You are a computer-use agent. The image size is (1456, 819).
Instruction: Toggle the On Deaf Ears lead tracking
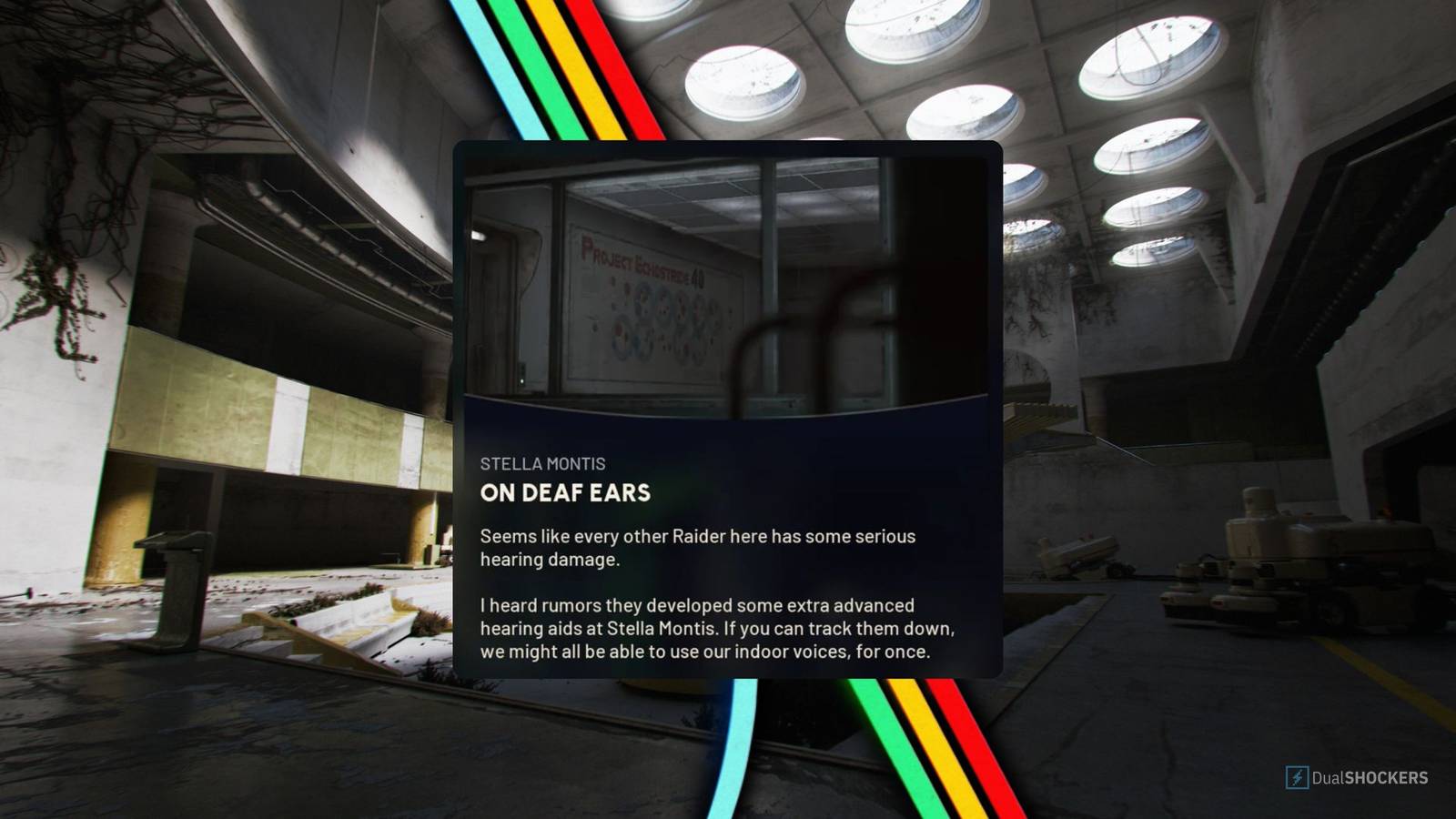[x=564, y=493]
